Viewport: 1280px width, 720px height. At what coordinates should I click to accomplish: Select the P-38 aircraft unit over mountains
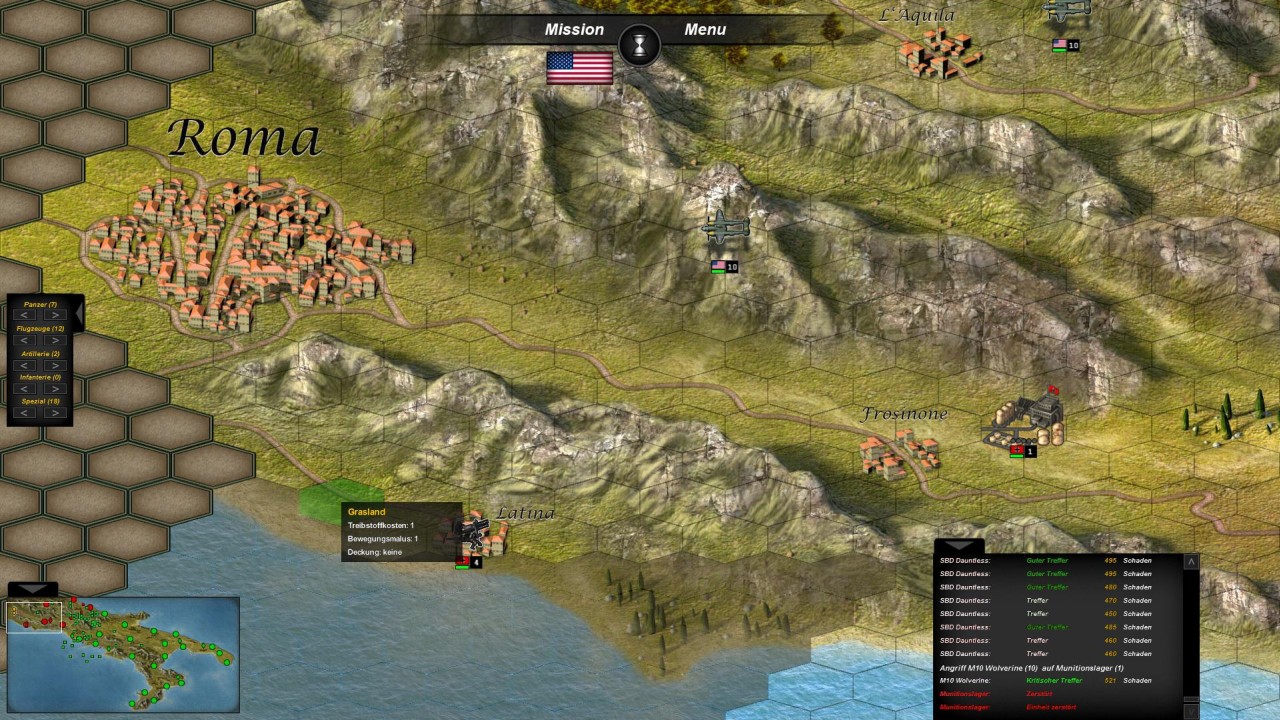click(x=724, y=229)
